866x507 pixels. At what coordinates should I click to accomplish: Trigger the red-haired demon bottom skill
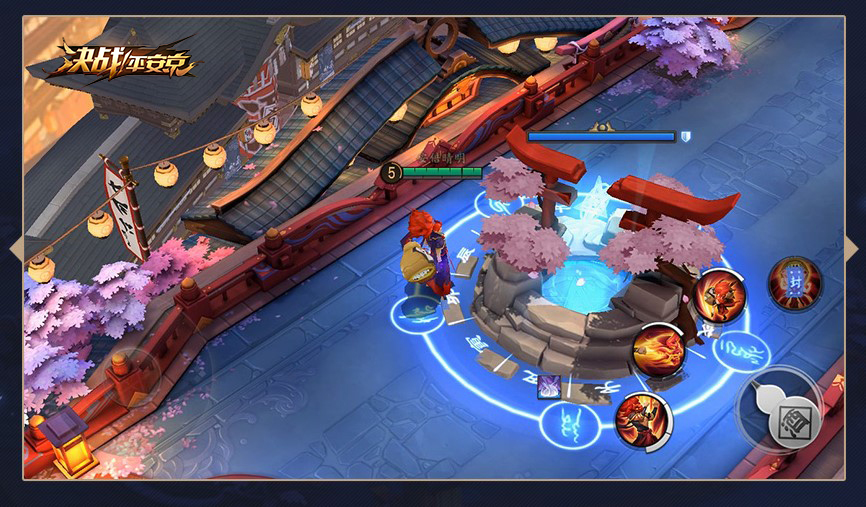642,419
